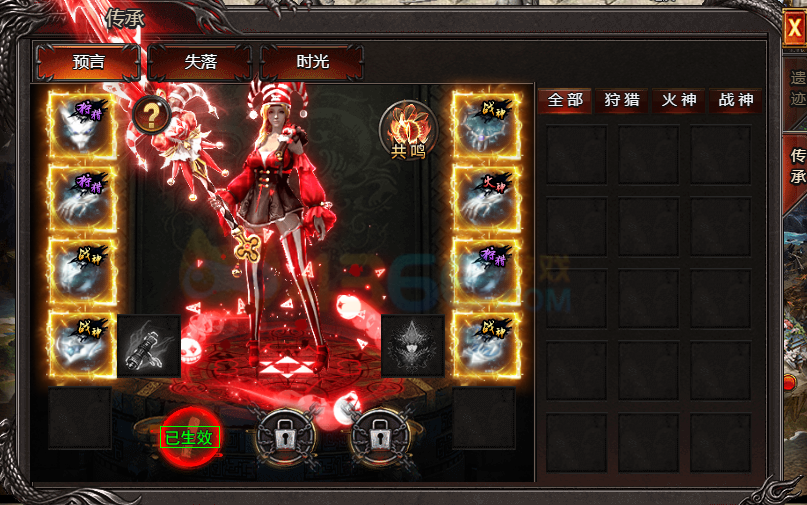Viewport: 807px width, 505px height.
Task: Select the grey demon mask slot
Action: tap(412, 346)
